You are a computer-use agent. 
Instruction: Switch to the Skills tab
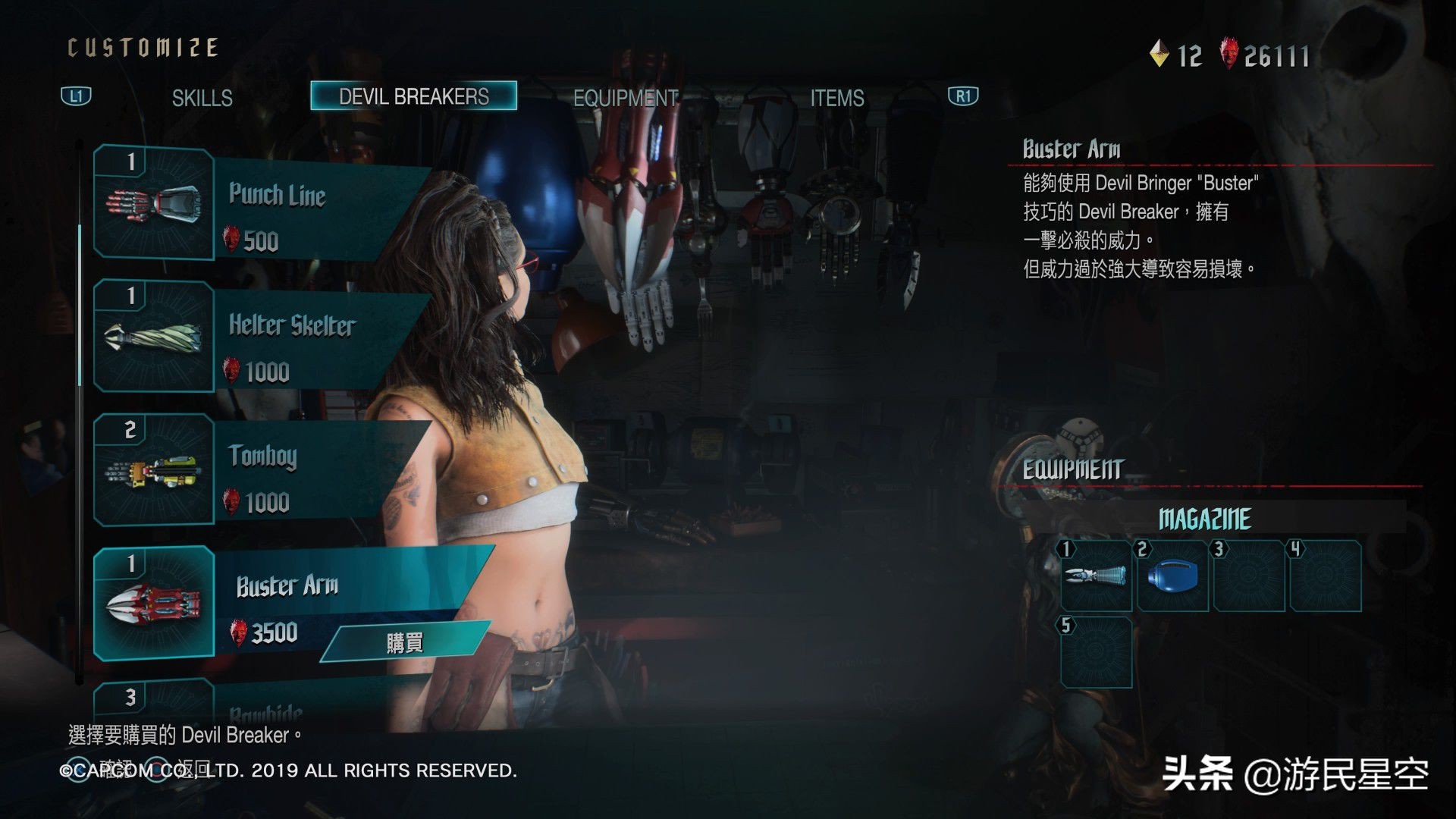click(202, 98)
